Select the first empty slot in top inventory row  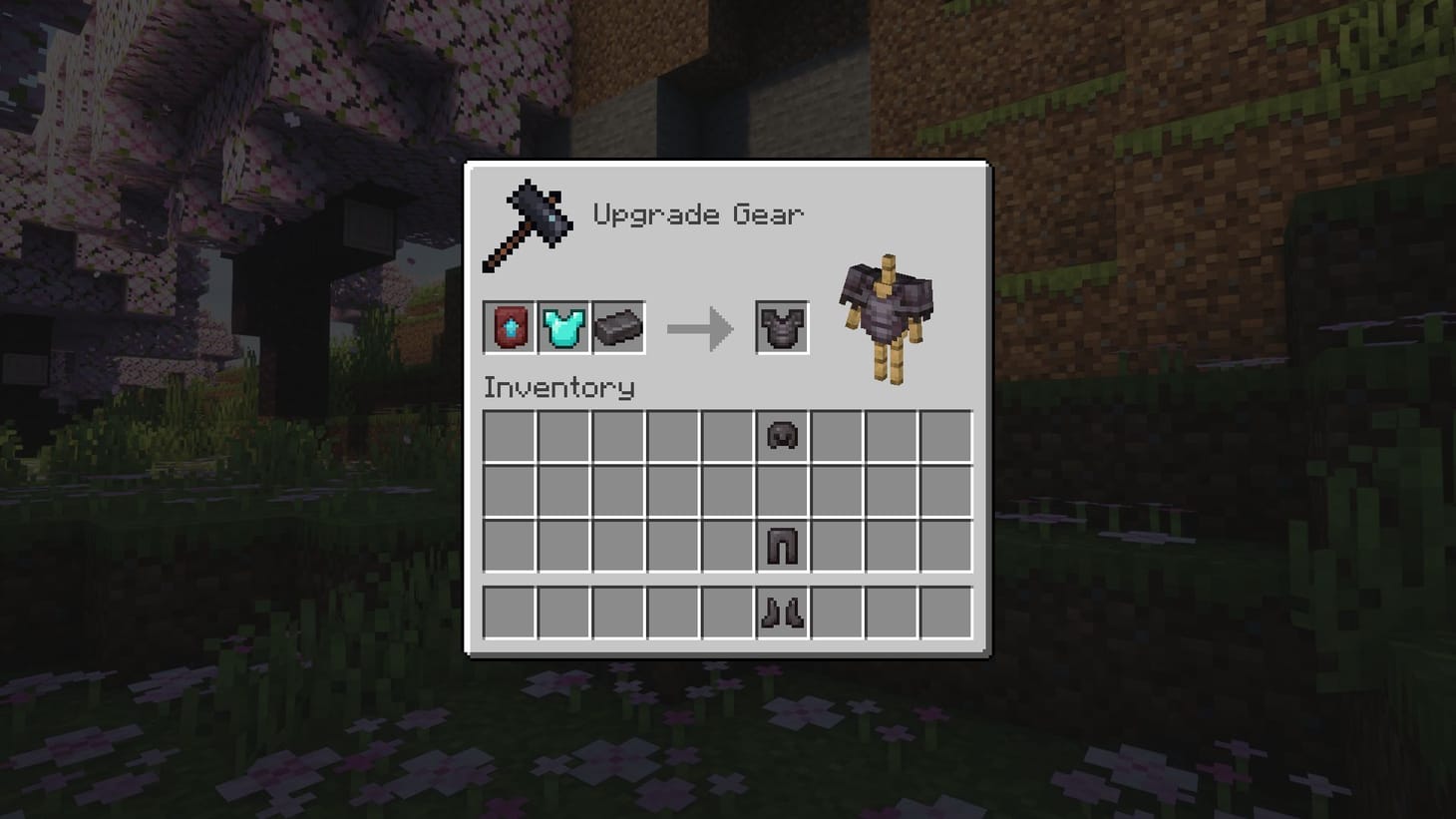pyautogui.click(x=508, y=436)
